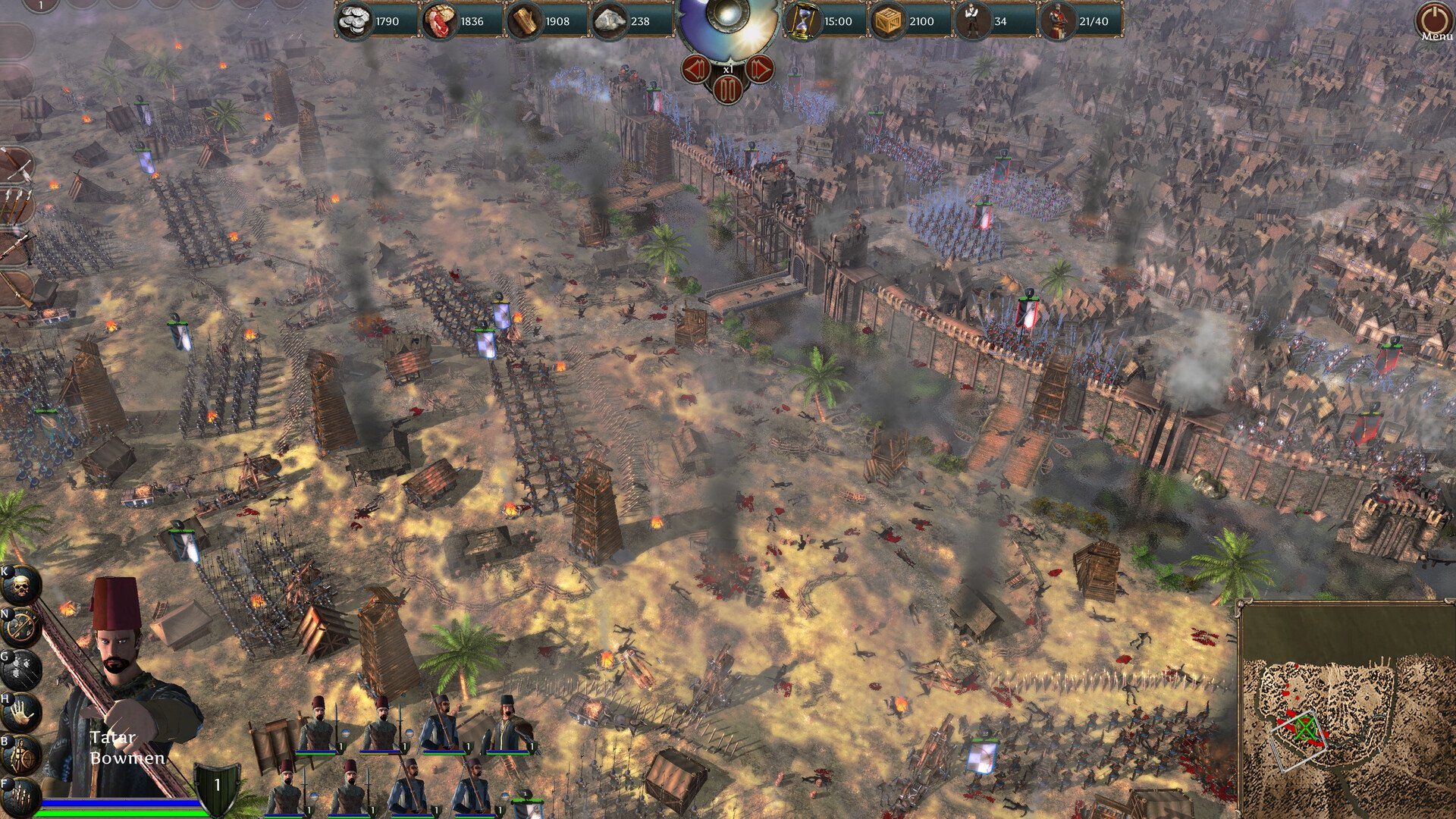
Task: Activate the crossed arrows ability icon
Action: [20, 627]
